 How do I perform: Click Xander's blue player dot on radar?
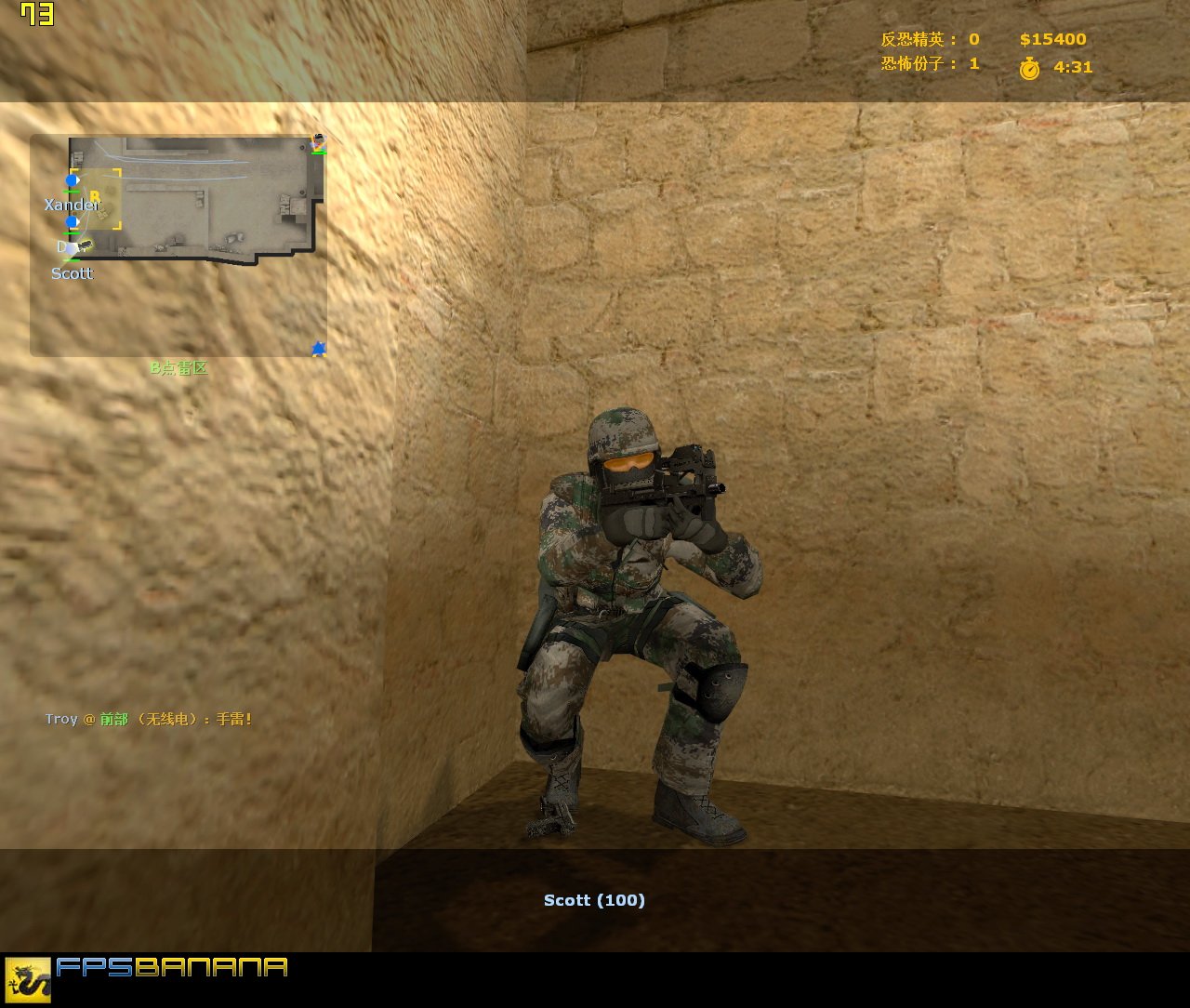pos(72,180)
